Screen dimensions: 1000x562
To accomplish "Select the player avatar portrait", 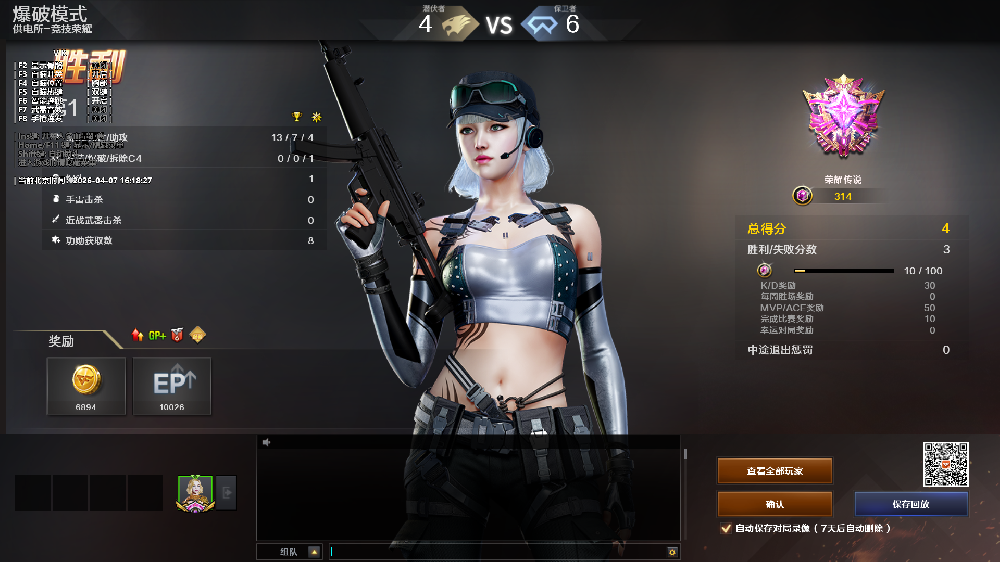I will [195, 492].
